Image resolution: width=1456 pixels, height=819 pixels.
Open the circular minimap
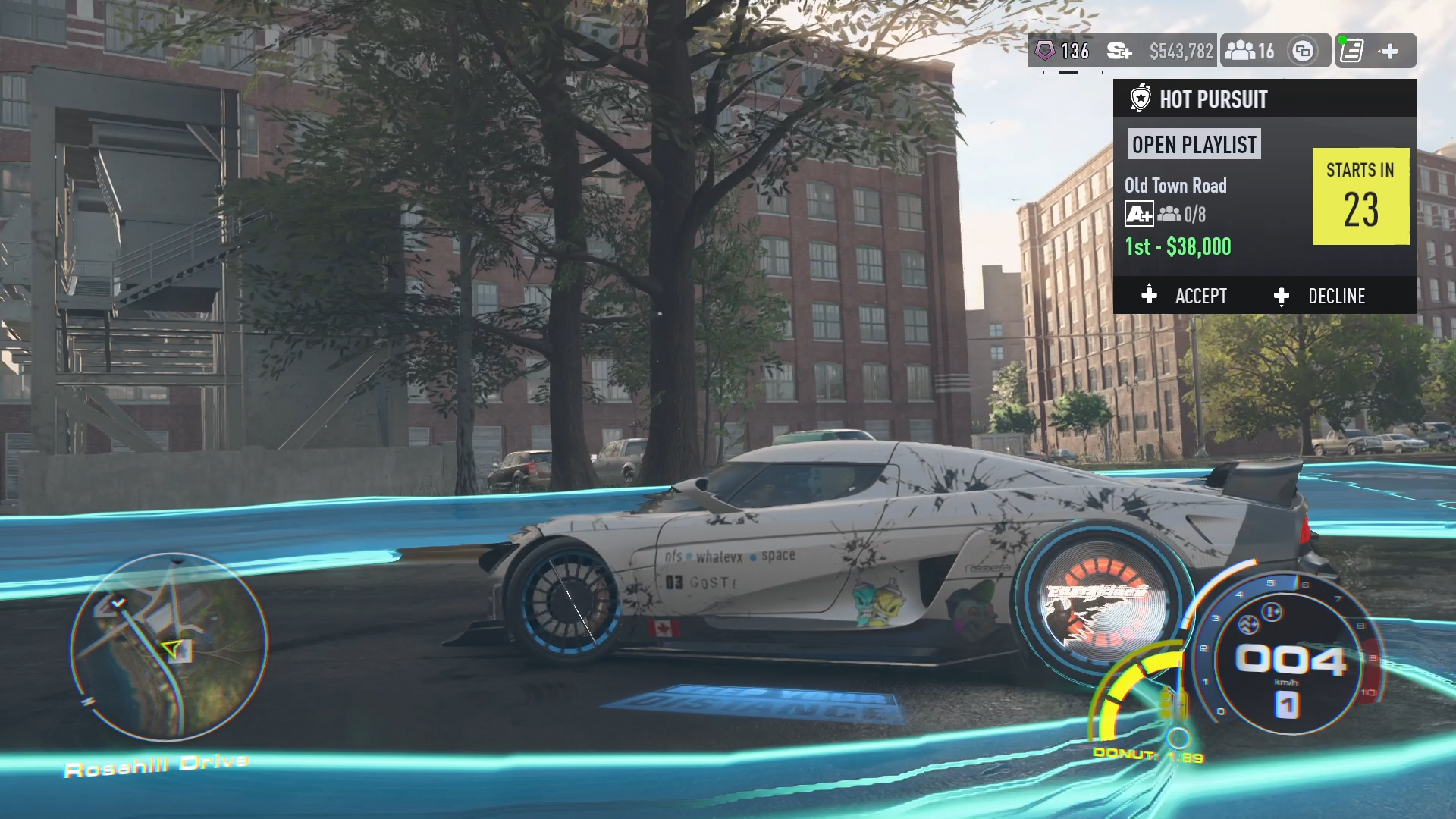tap(168, 646)
